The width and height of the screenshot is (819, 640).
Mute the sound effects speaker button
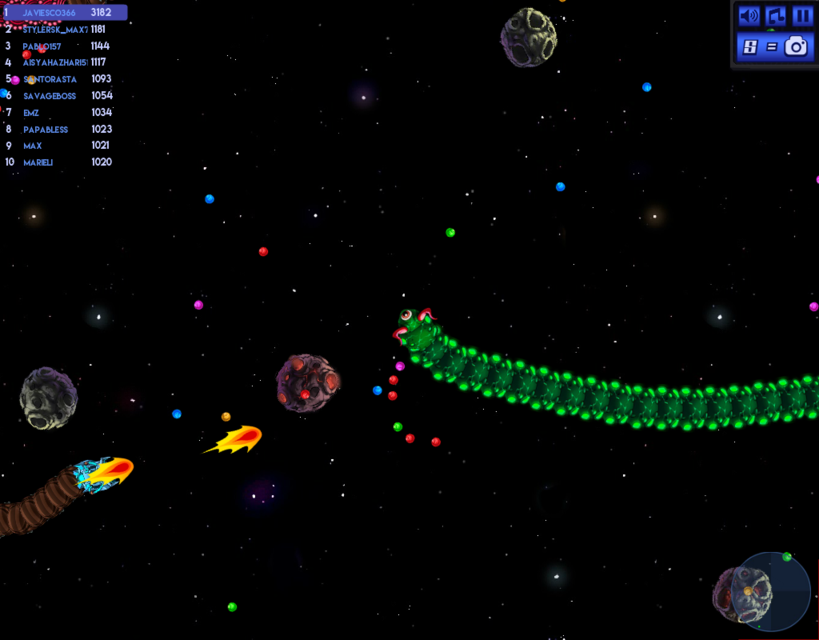[749, 16]
